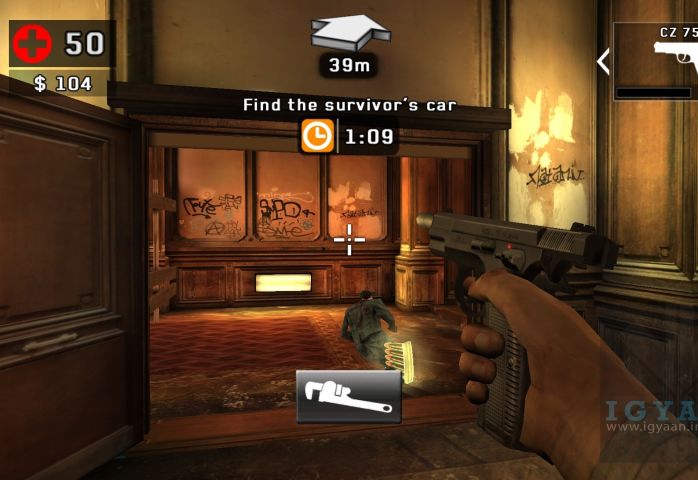
Task: Select the CZ 75 pistol weapon slot
Action: pos(657,60)
